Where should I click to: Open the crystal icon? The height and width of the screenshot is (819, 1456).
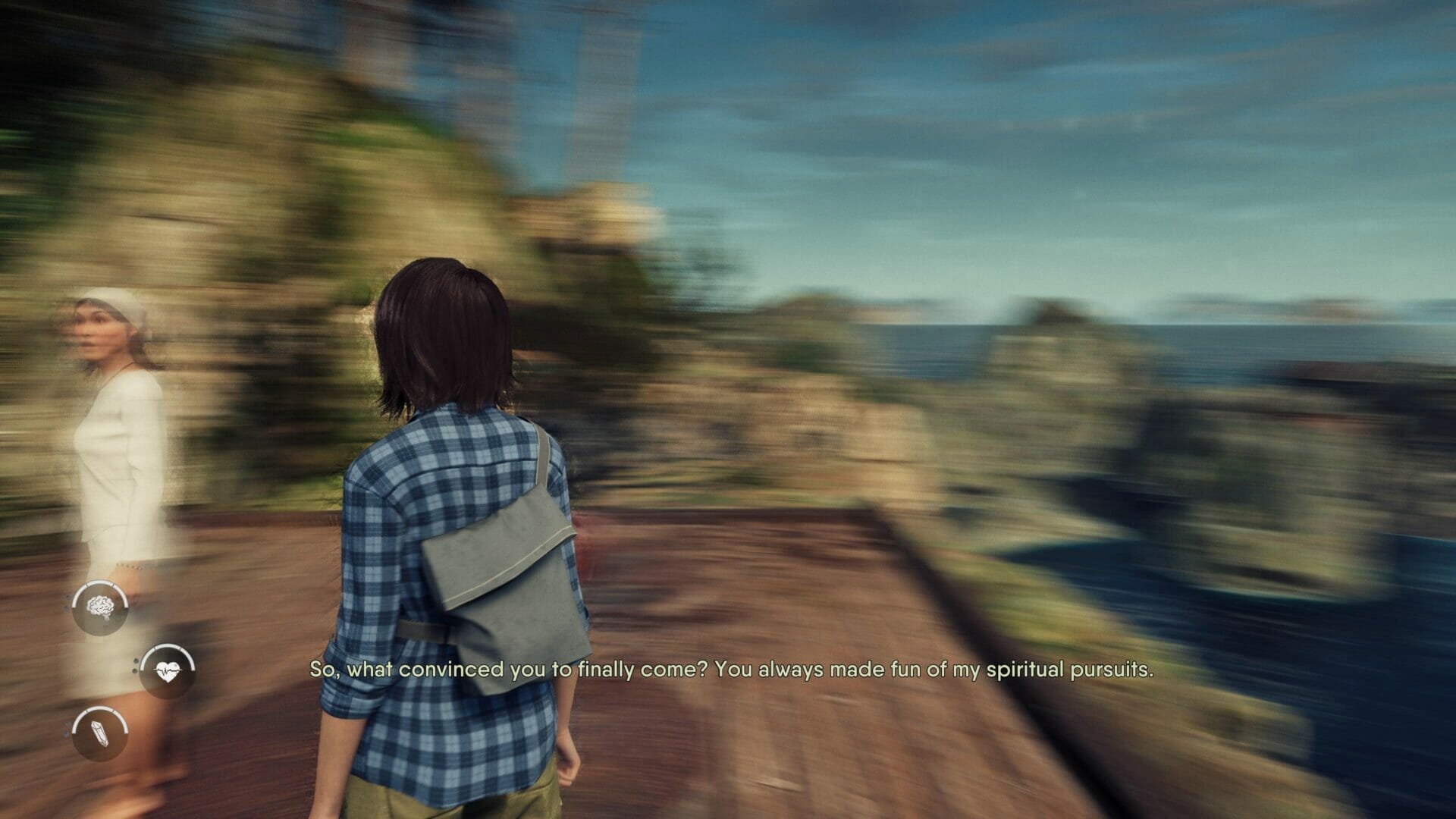(x=100, y=733)
